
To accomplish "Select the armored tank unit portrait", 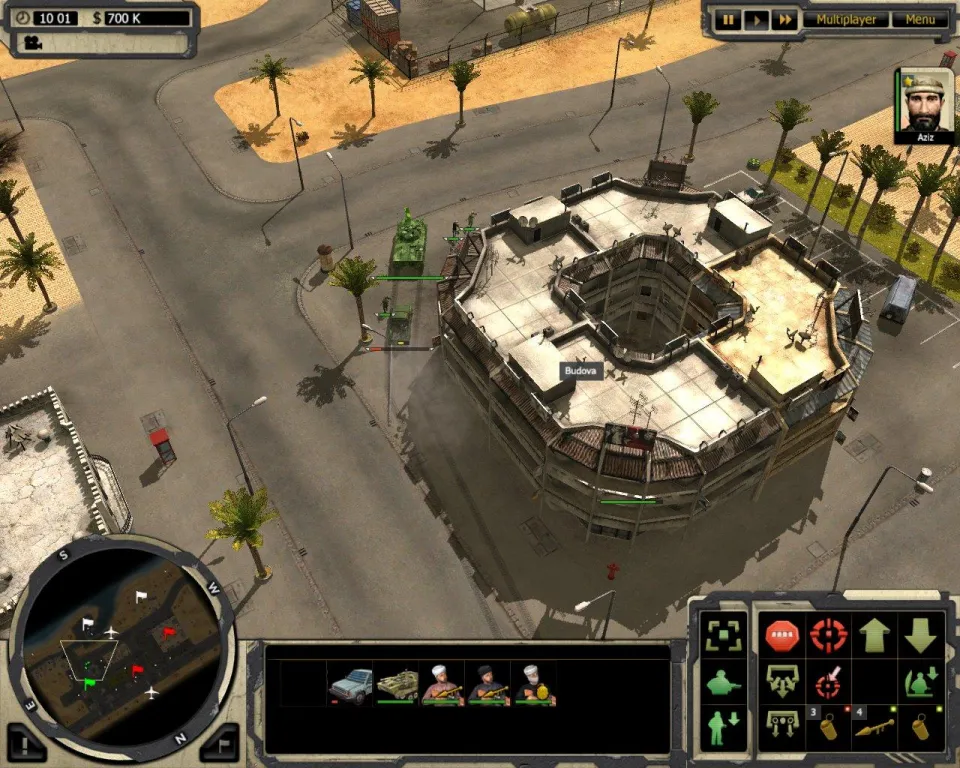I will [397, 685].
